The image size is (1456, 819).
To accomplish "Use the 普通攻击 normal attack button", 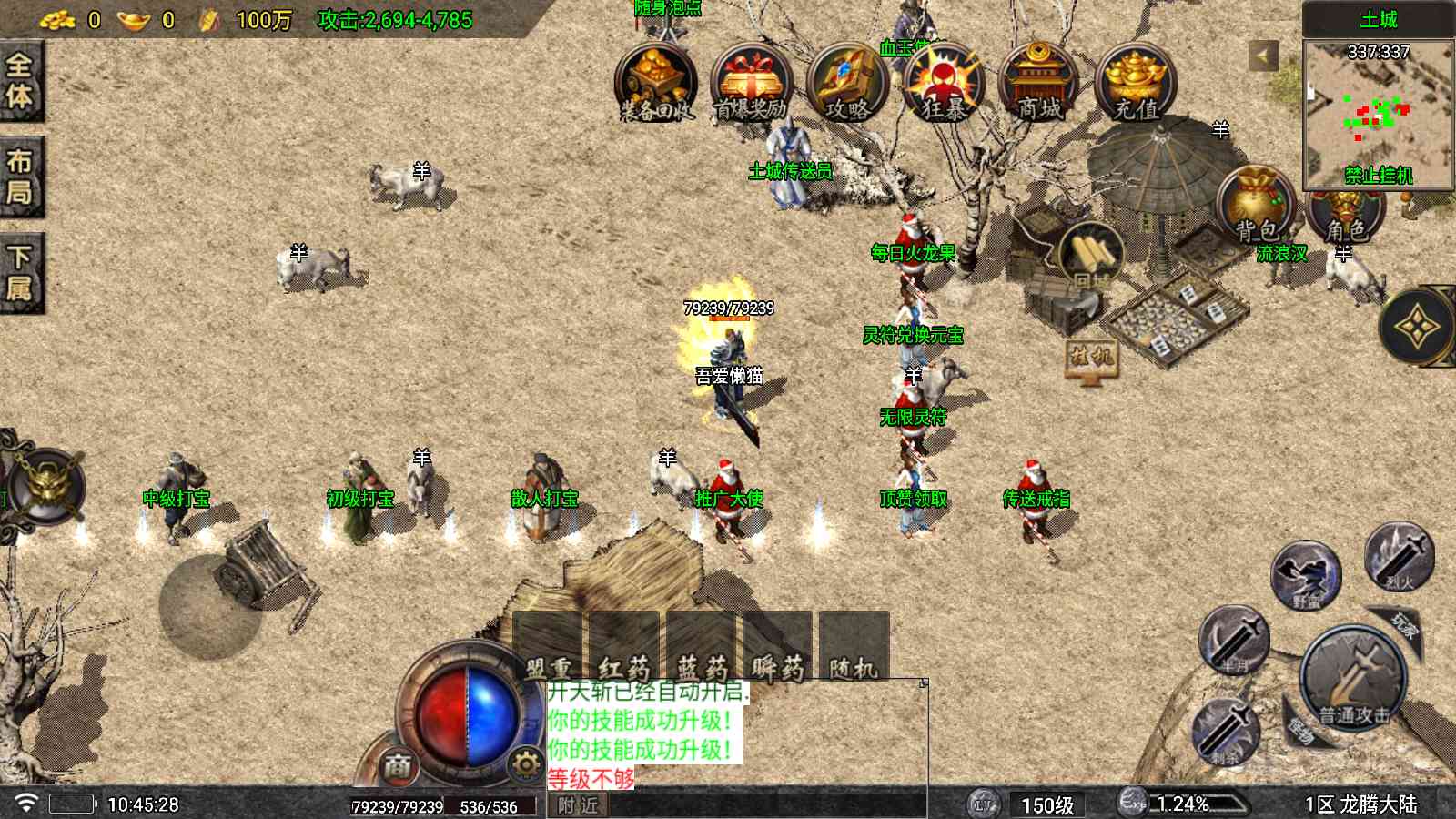I will coord(1352,678).
